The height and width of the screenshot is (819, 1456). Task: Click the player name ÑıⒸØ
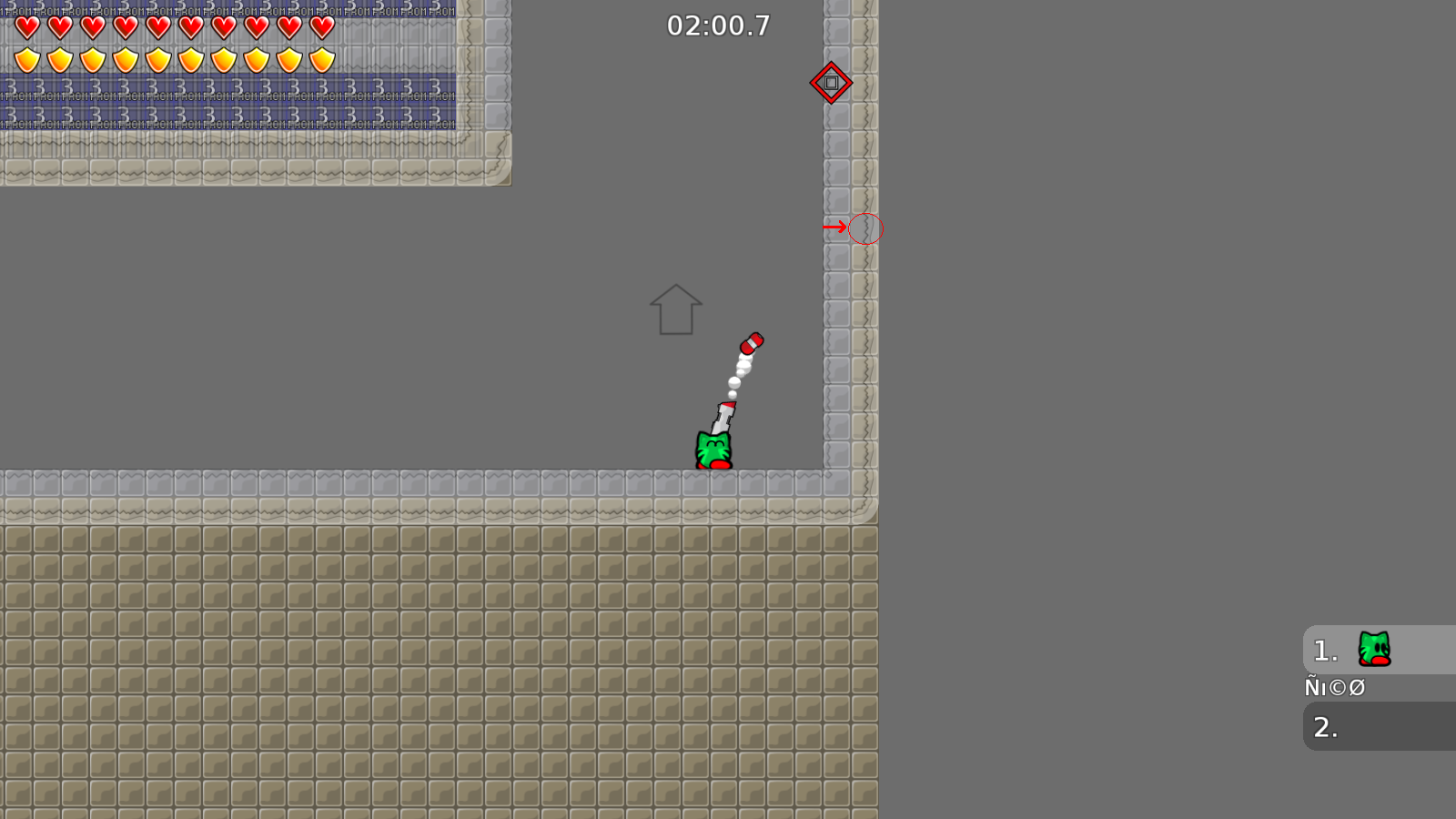1335,687
